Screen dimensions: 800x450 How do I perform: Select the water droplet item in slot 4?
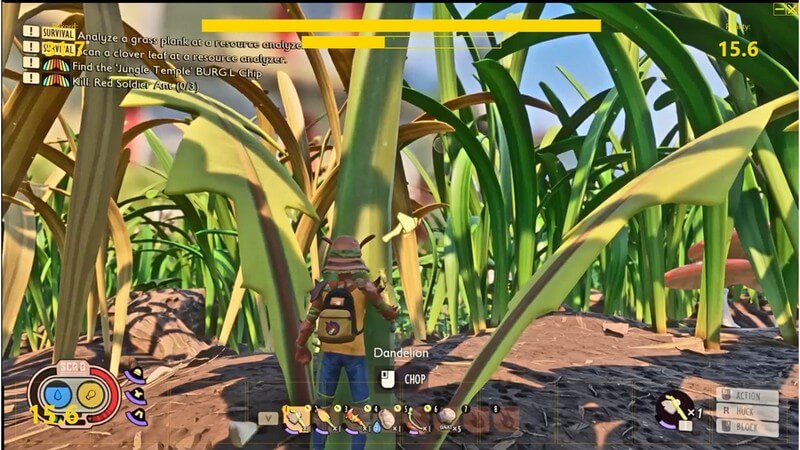pyautogui.click(x=387, y=417)
